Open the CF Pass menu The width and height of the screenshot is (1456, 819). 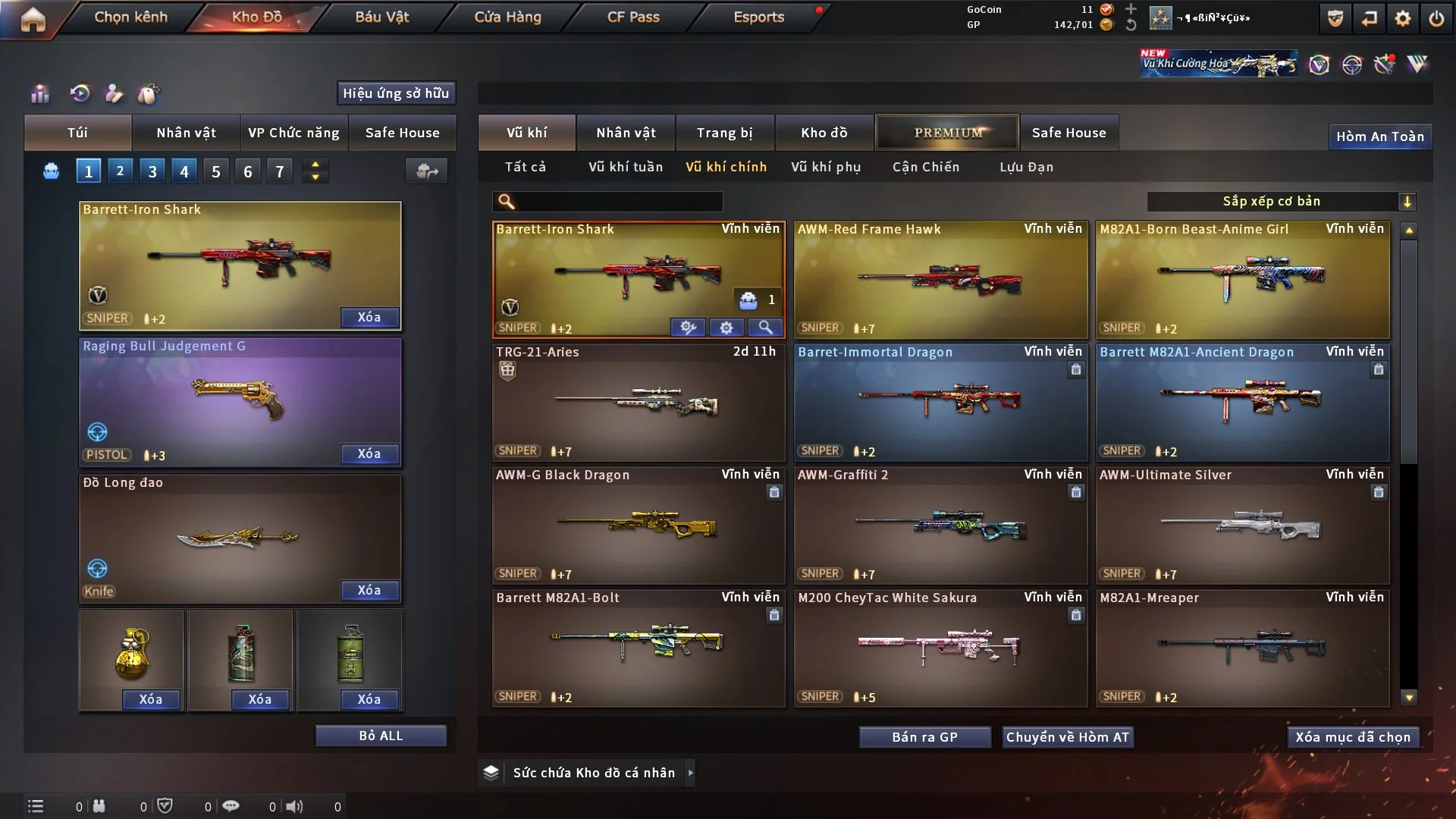633,17
